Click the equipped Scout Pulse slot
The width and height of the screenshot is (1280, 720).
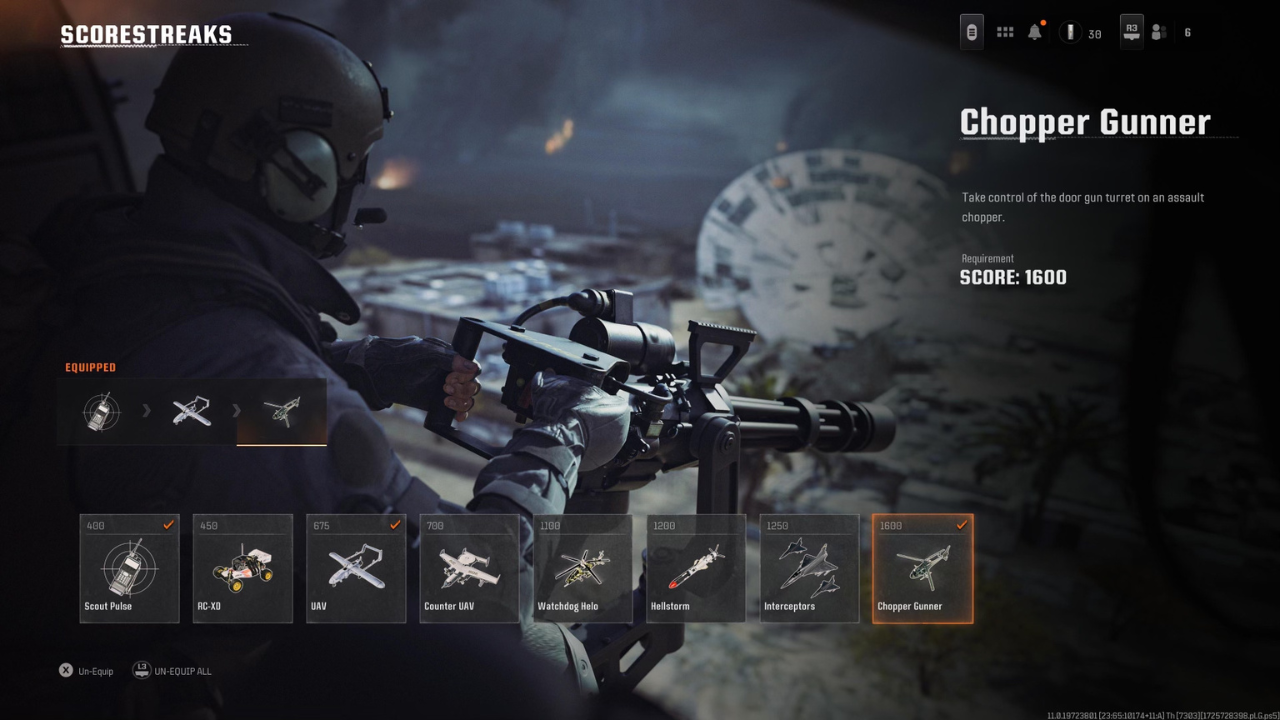click(101, 411)
